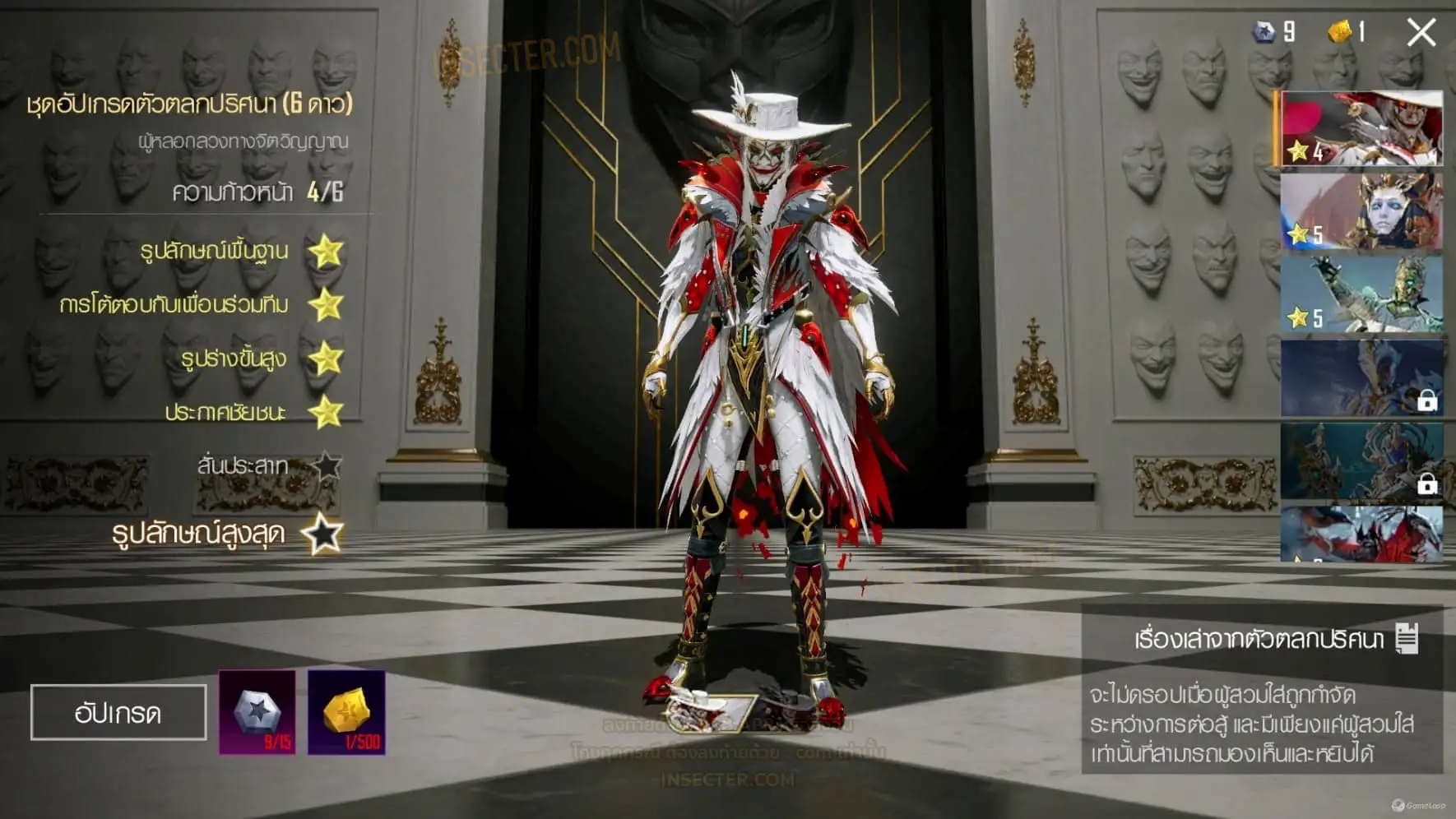1456x819 pixels.
Task: Select the locked สั่นประสาท level entry
Action: pos(243,466)
